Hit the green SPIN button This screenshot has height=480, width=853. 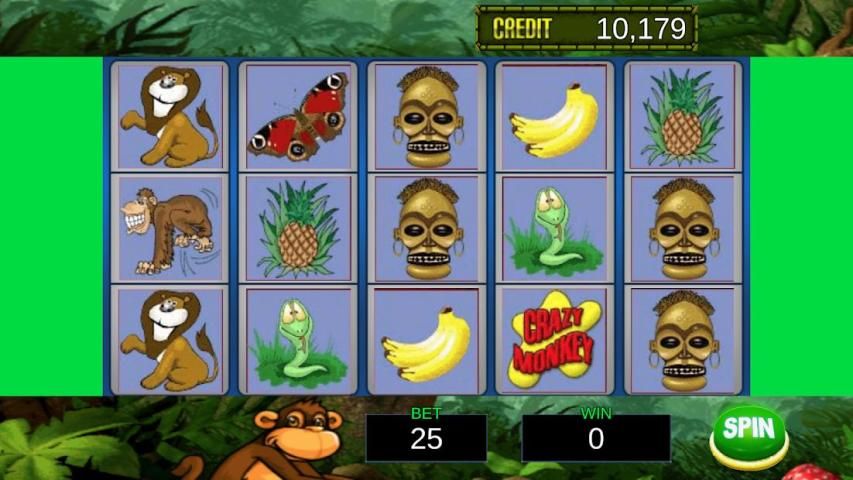[x=749, y=433]
